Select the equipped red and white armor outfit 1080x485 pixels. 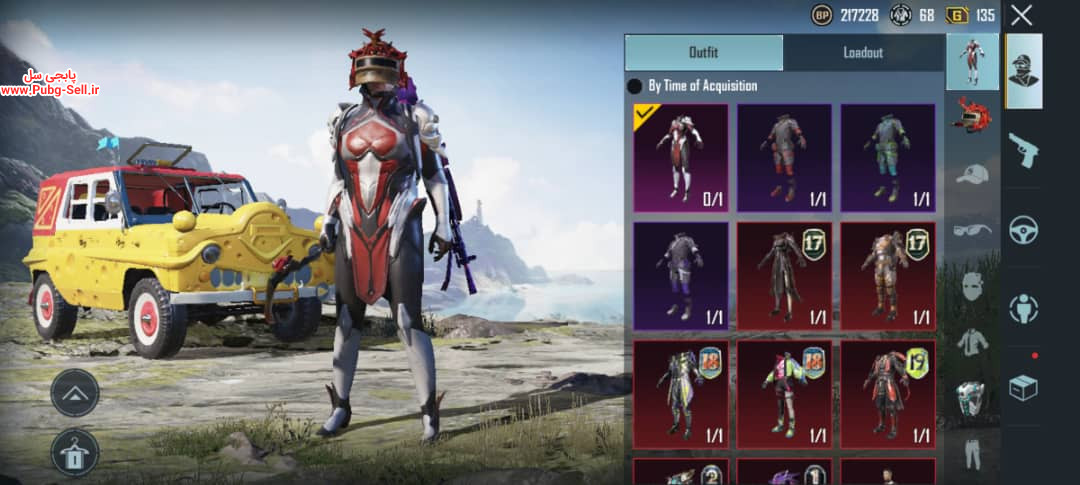[681, 158]
